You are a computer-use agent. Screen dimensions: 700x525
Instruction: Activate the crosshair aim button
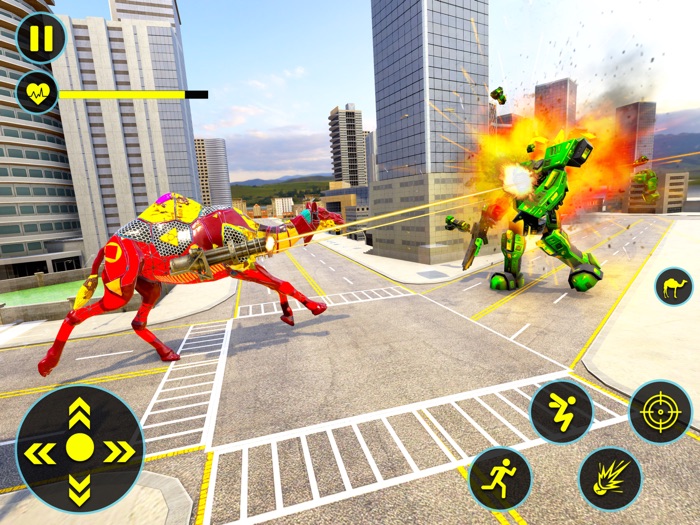pyautogui.click(x=660, y=411)
